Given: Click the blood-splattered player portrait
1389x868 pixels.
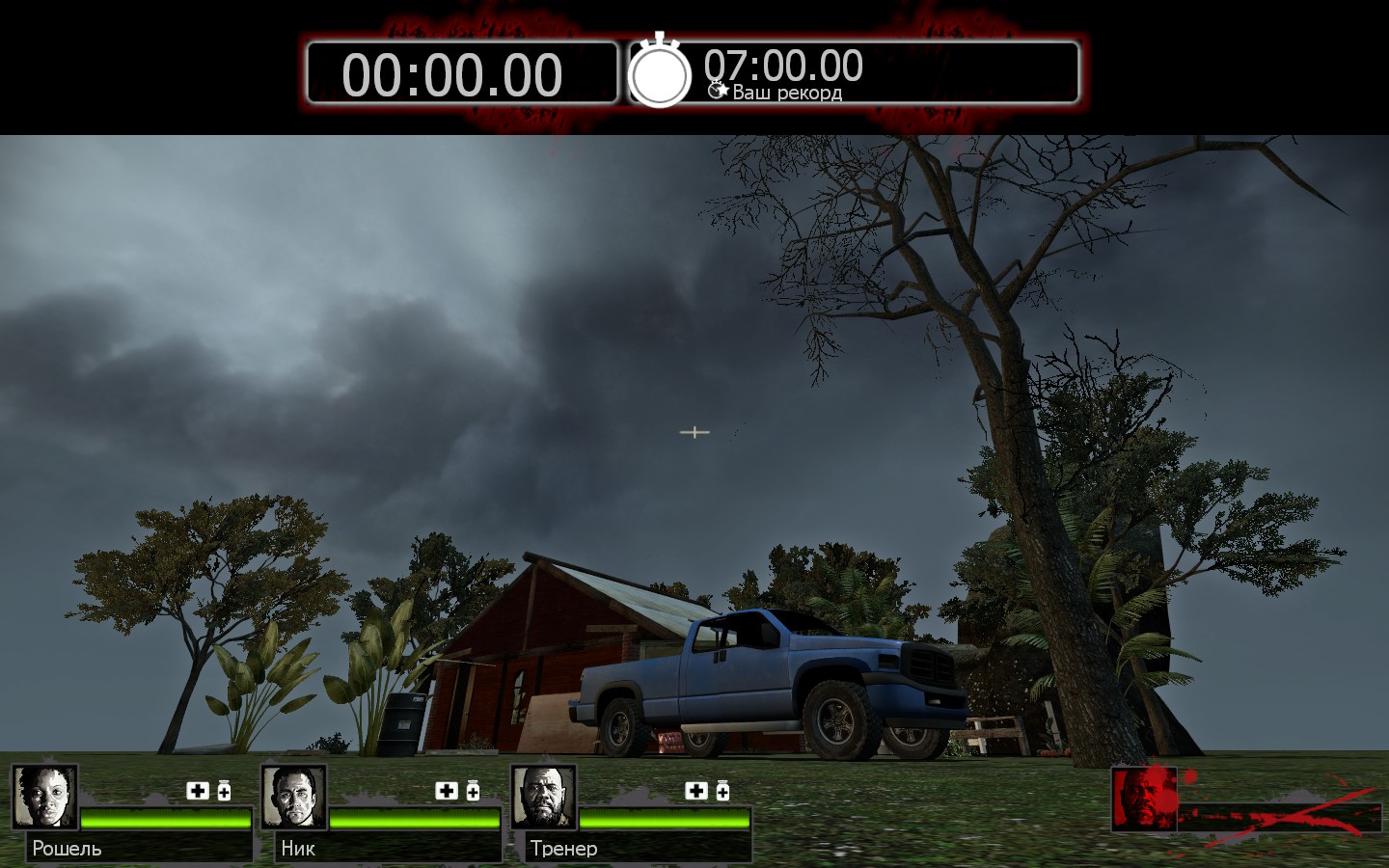Looking at the screenshot, I should [1145, 799].
